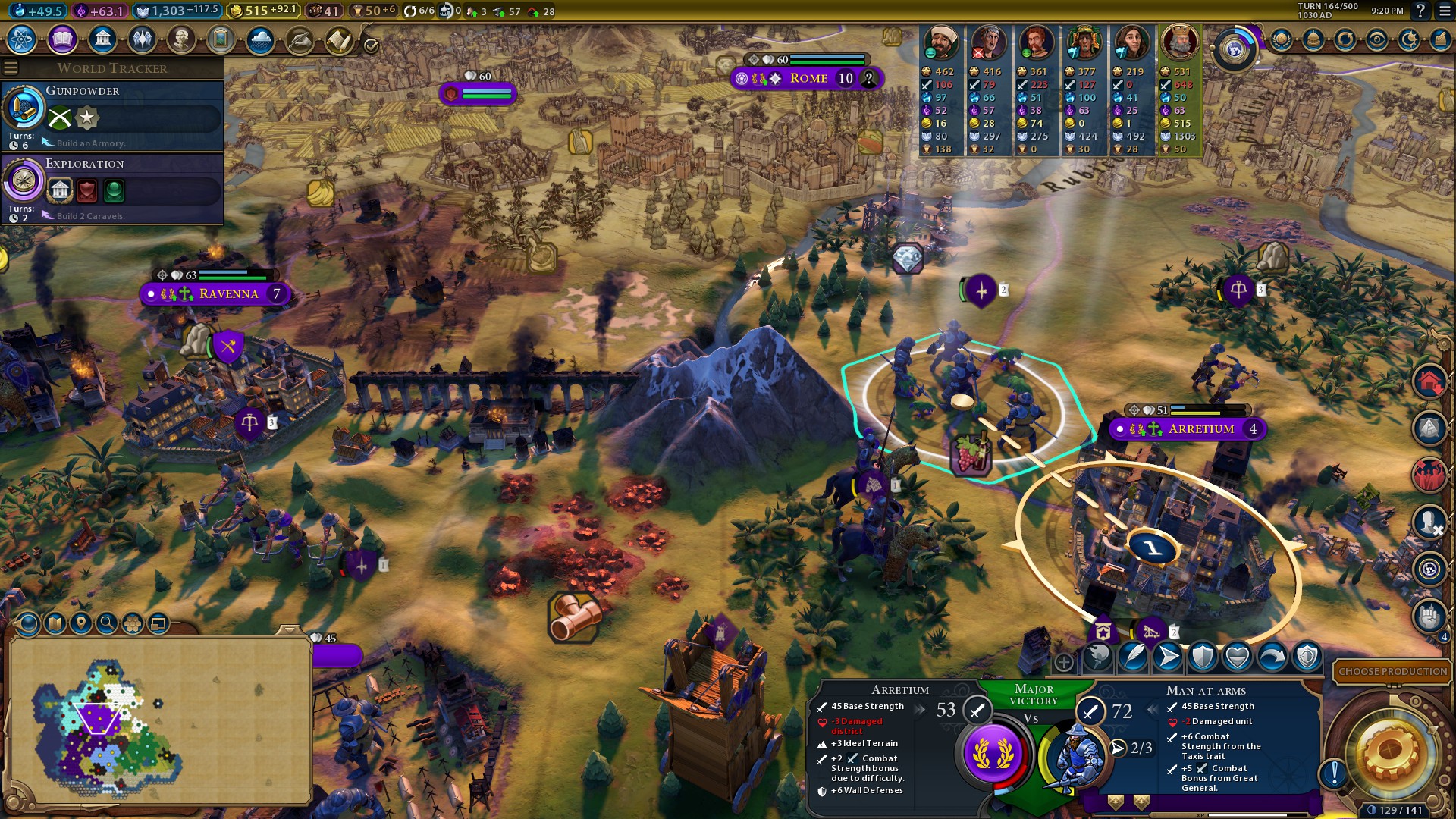This screenshot has width=1456, height=819.
Task: Open the Climate rain cloud screen
Action: [260, 39]
